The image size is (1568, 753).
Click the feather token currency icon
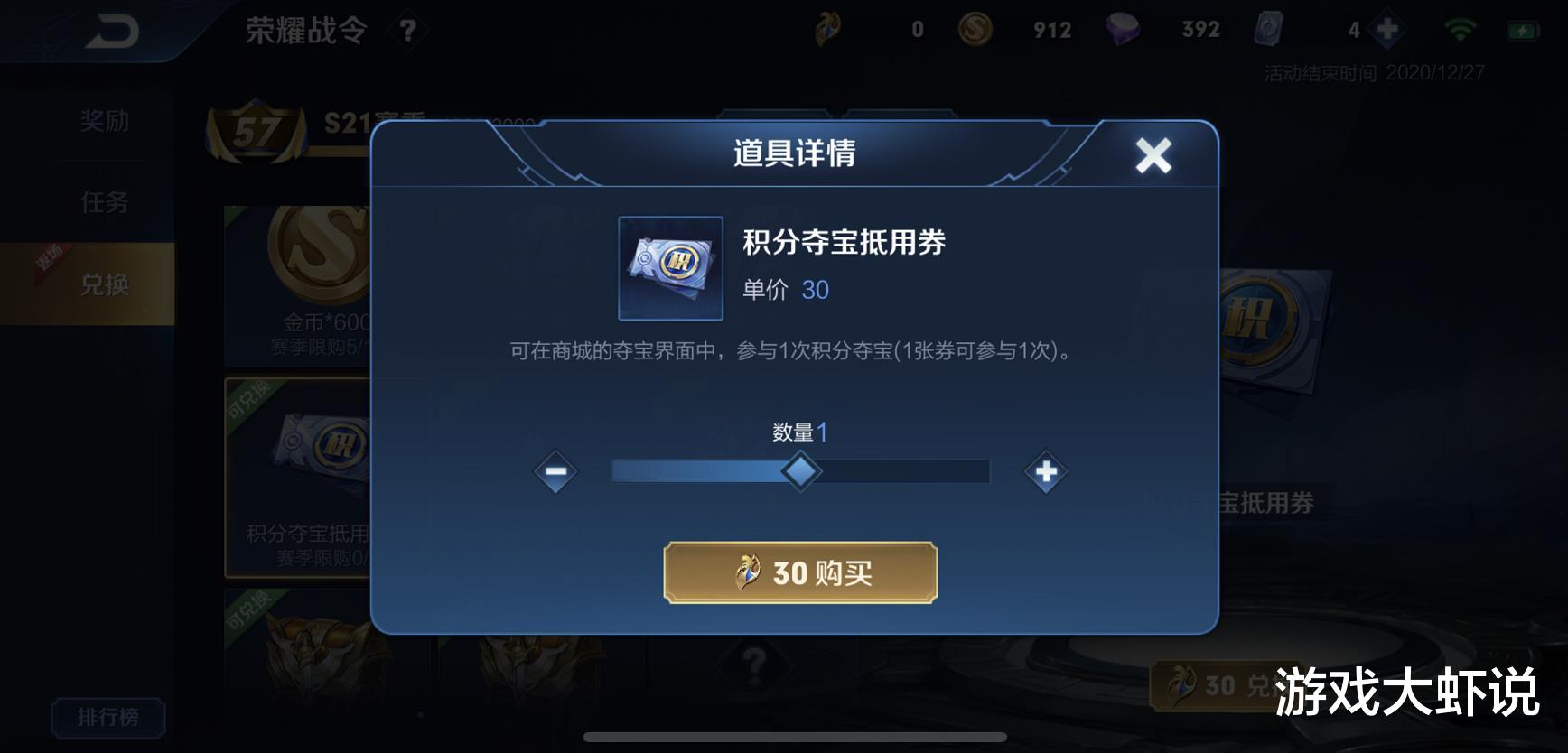click(x=826, y=28)
